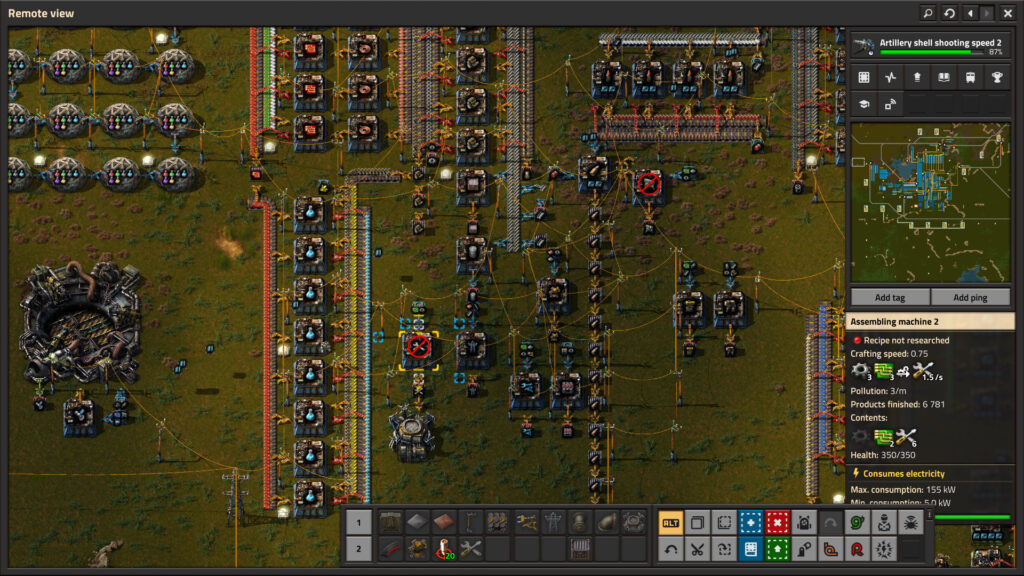Viewport: 1024px width, 576px height.
Task: Open the magnifying glass search
Action: pyautogui.click(x=927, y=13)
